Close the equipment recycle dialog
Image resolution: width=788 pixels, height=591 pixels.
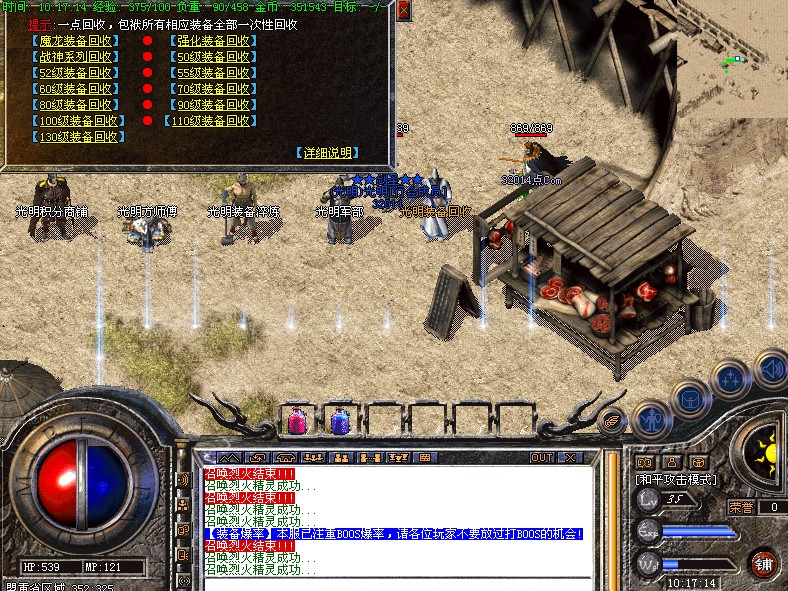point(403,10)
